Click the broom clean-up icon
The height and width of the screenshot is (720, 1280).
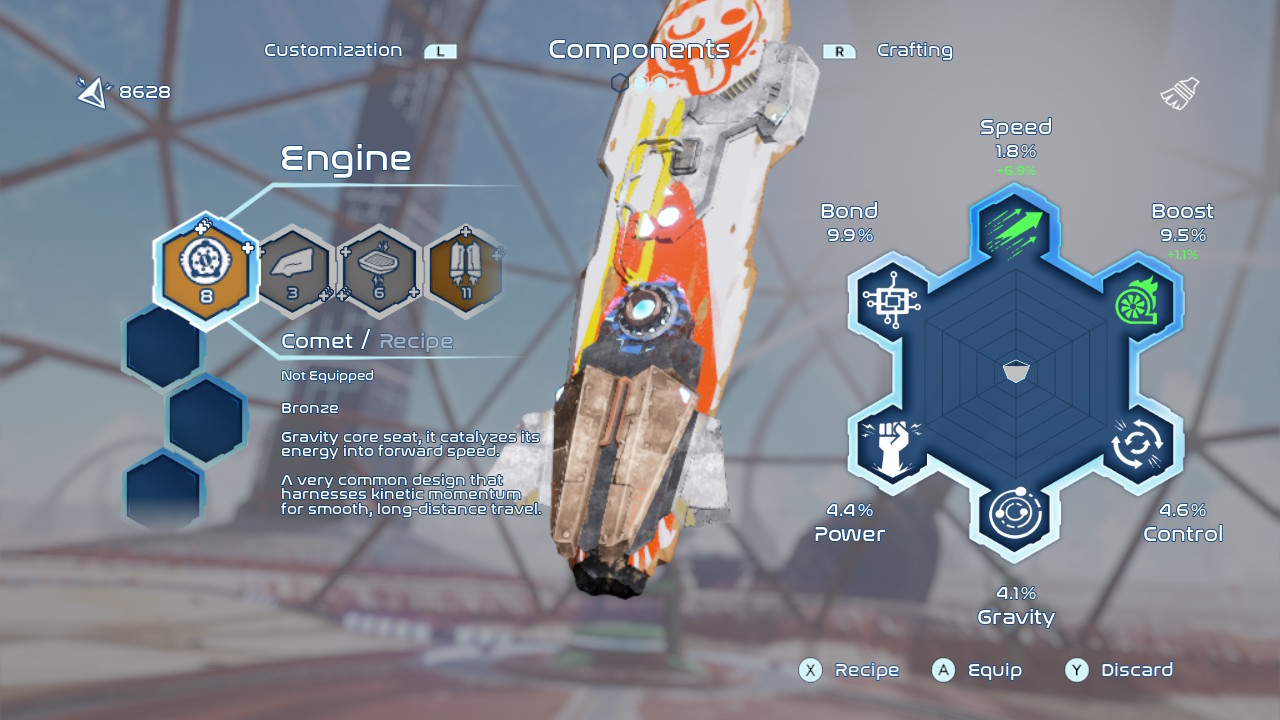pos(1180,94)
